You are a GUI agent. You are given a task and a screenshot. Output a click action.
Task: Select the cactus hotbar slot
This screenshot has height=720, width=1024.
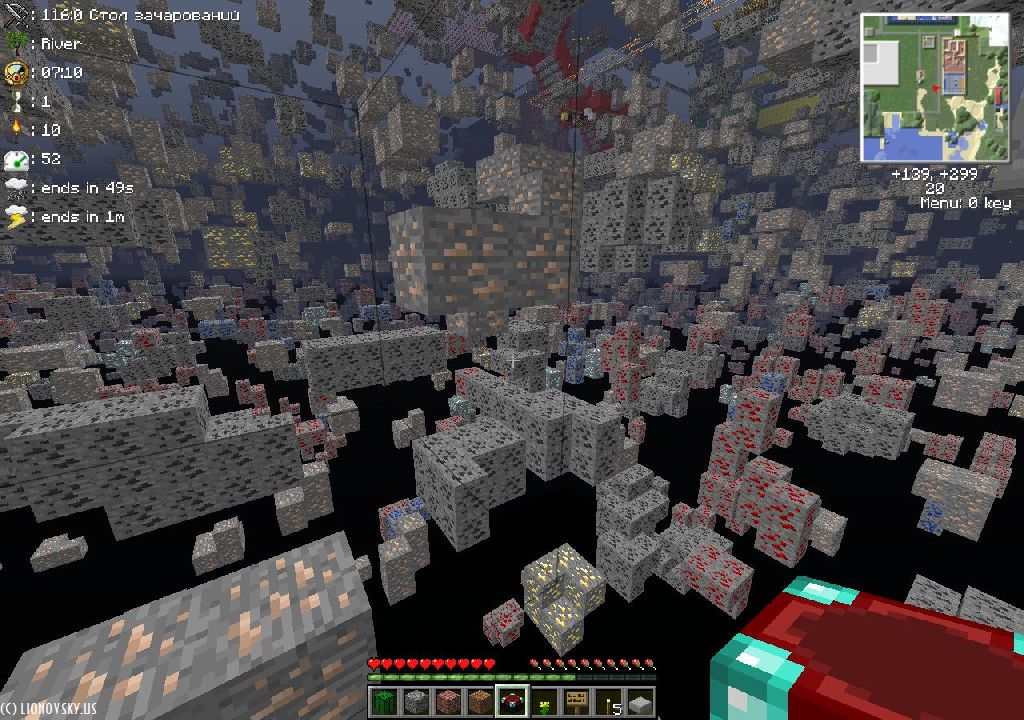(384, 702)
